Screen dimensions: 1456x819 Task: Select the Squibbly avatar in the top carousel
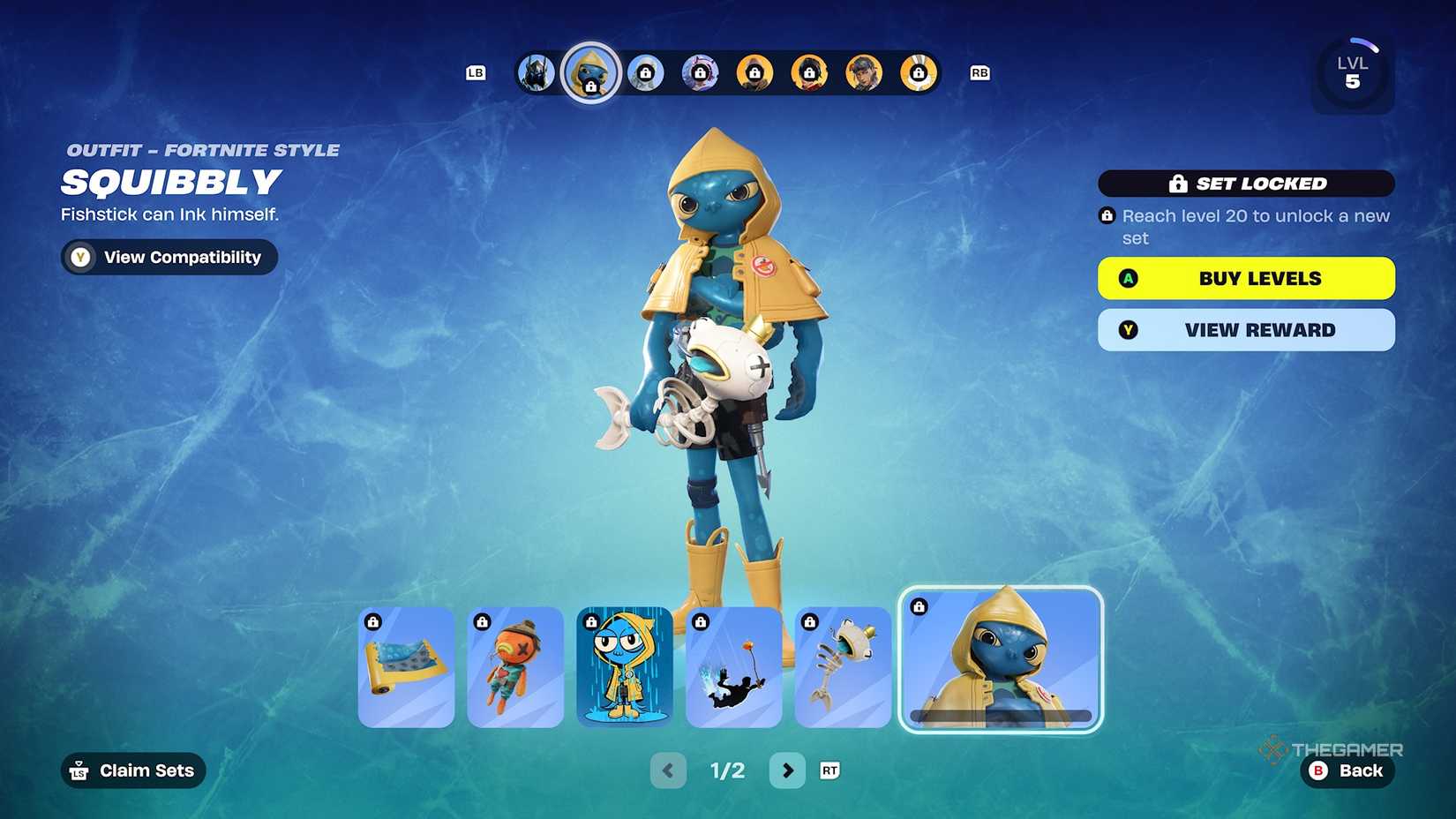coord(589,72)
